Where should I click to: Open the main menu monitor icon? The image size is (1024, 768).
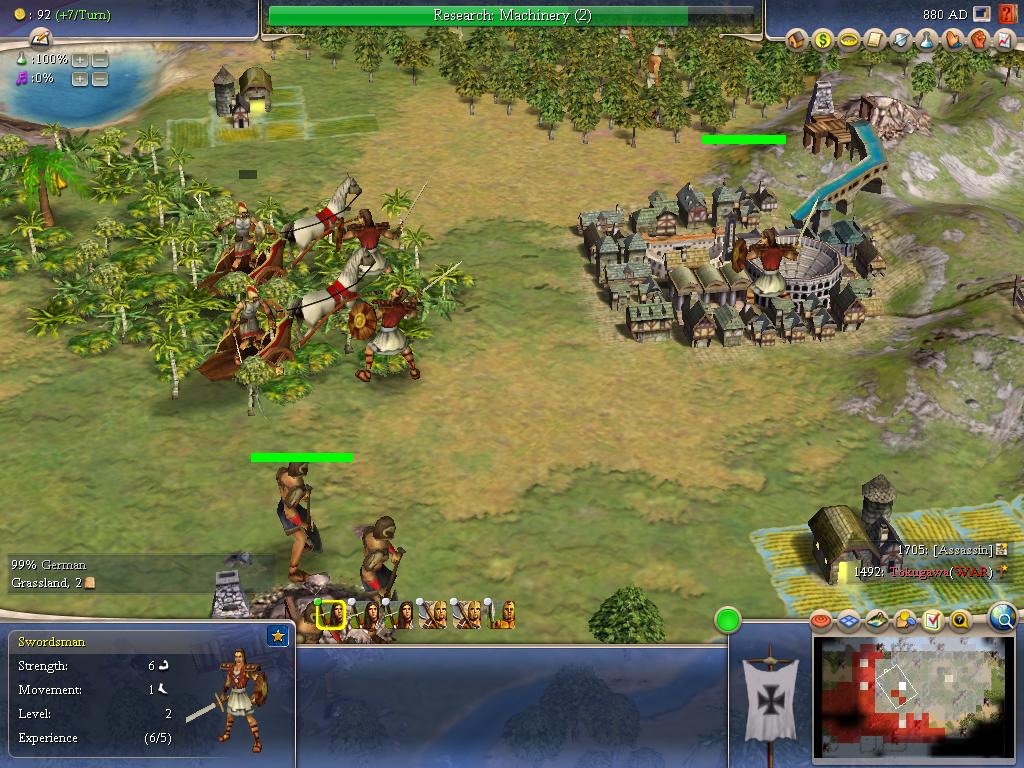(983, 15)
